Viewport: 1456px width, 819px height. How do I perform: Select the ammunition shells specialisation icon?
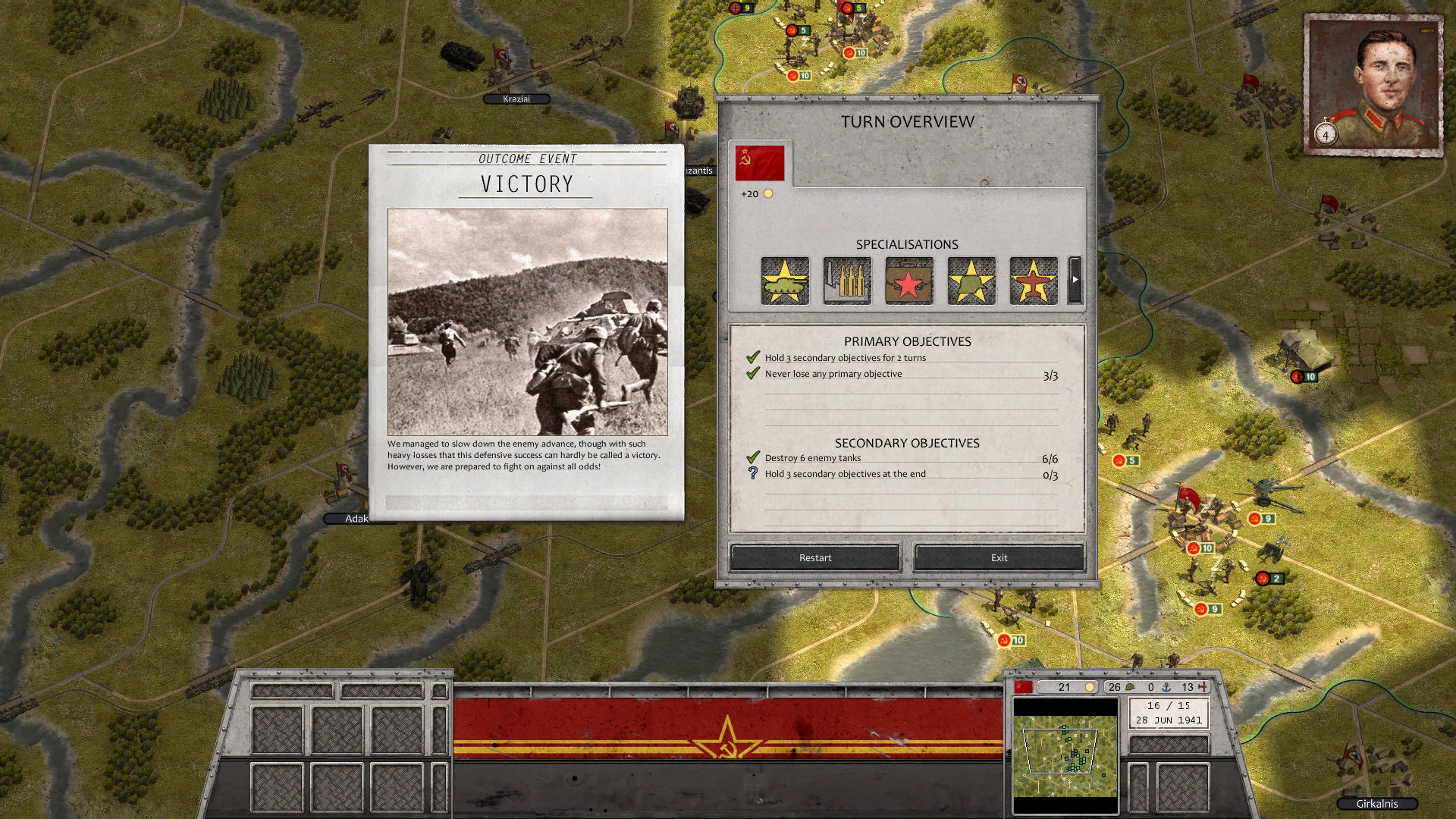pos(847,281)
